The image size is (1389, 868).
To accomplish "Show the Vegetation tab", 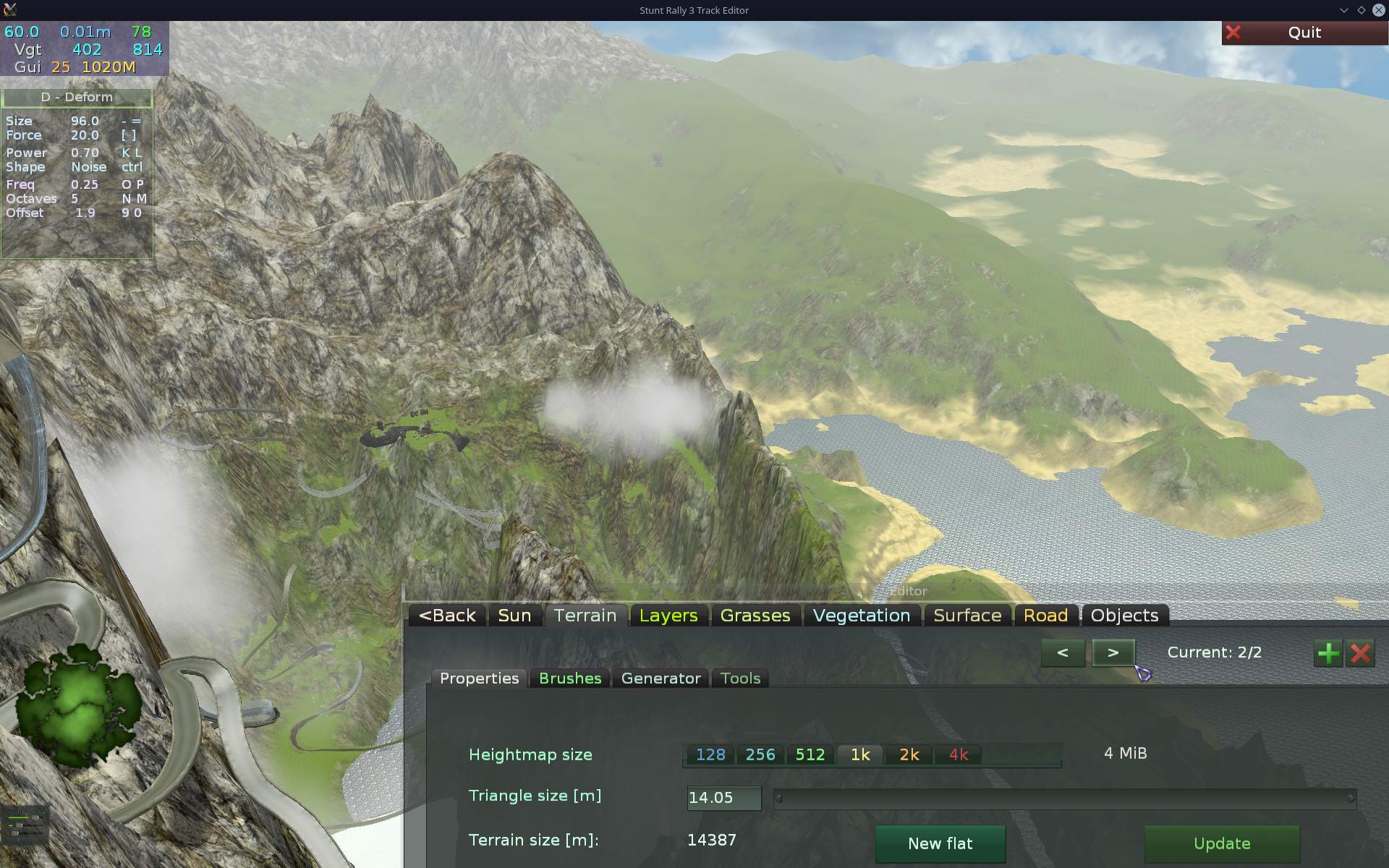I will pos(861,616).
